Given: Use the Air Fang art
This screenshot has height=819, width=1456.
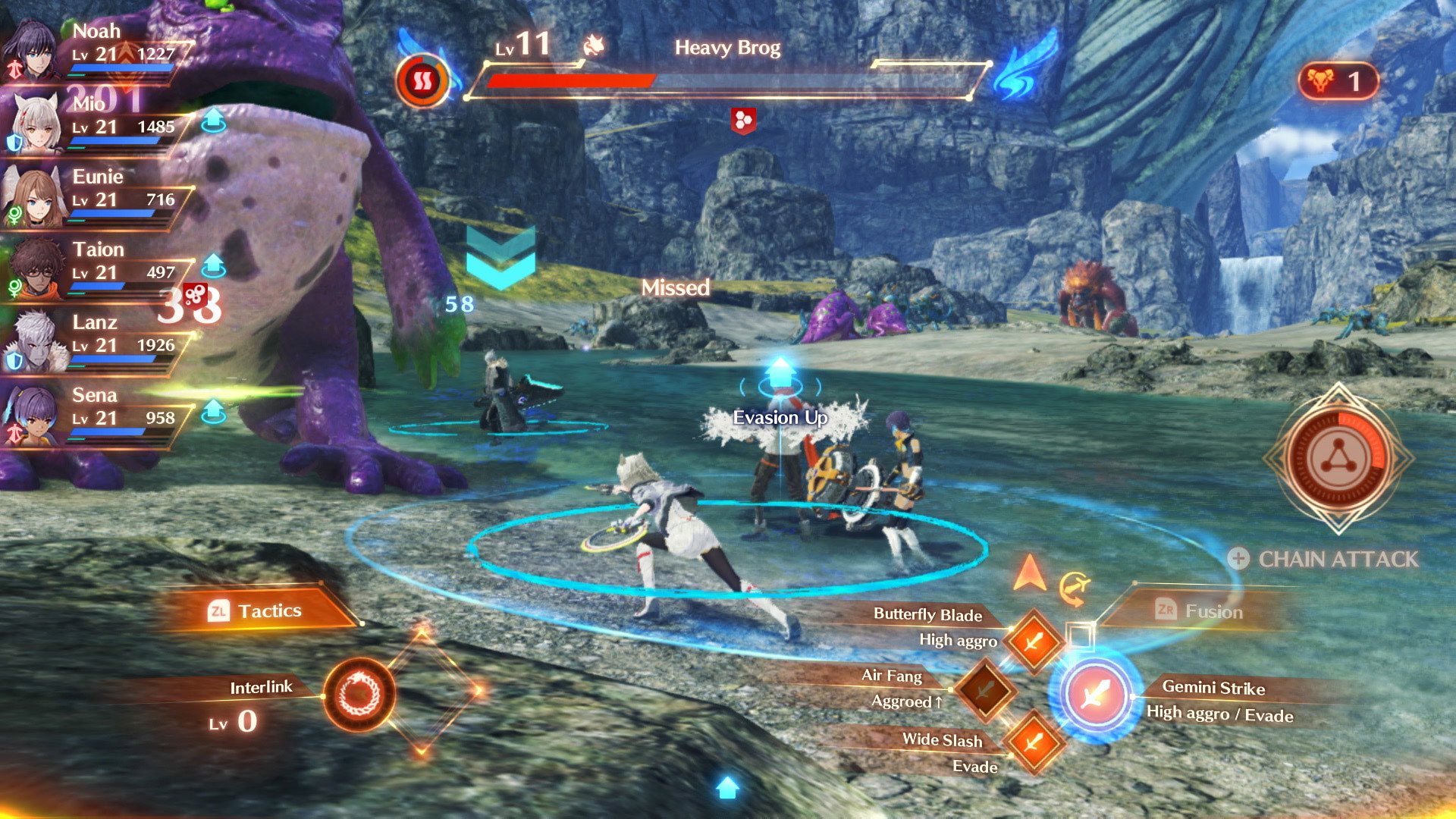Looking at the screenshot, I should tap(985, 690).
